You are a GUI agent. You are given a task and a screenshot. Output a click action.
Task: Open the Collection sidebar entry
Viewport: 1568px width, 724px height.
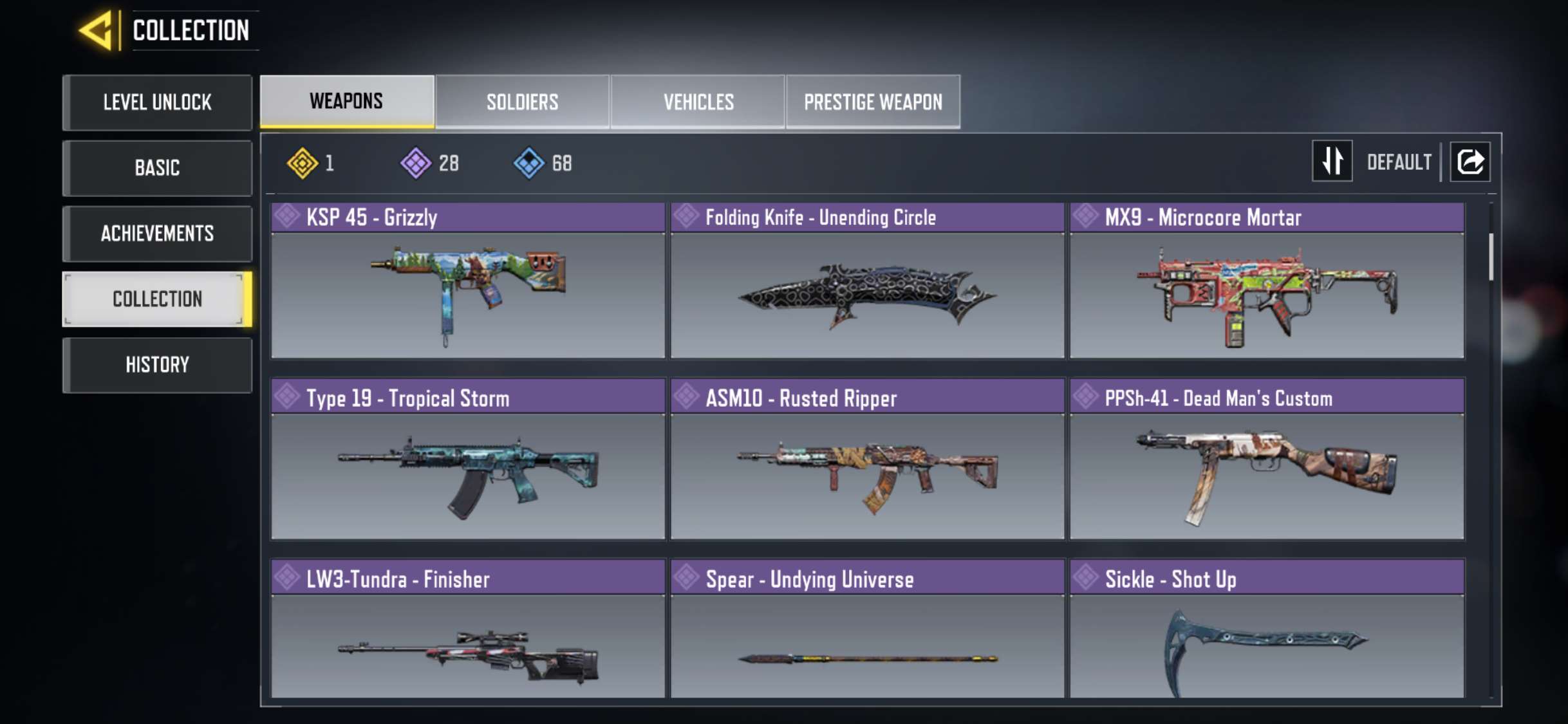pos(157,299)
